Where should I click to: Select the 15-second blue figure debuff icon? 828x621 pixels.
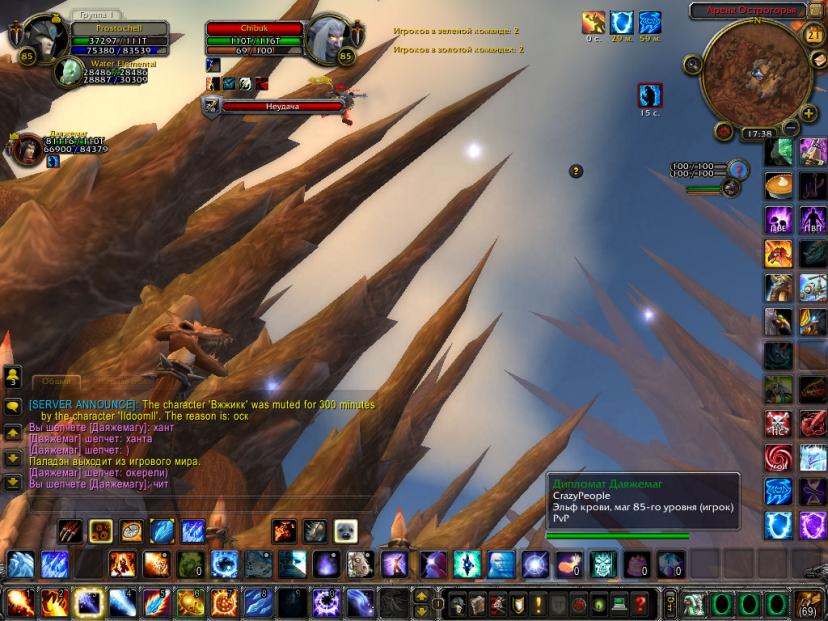(x=650, y=95)
